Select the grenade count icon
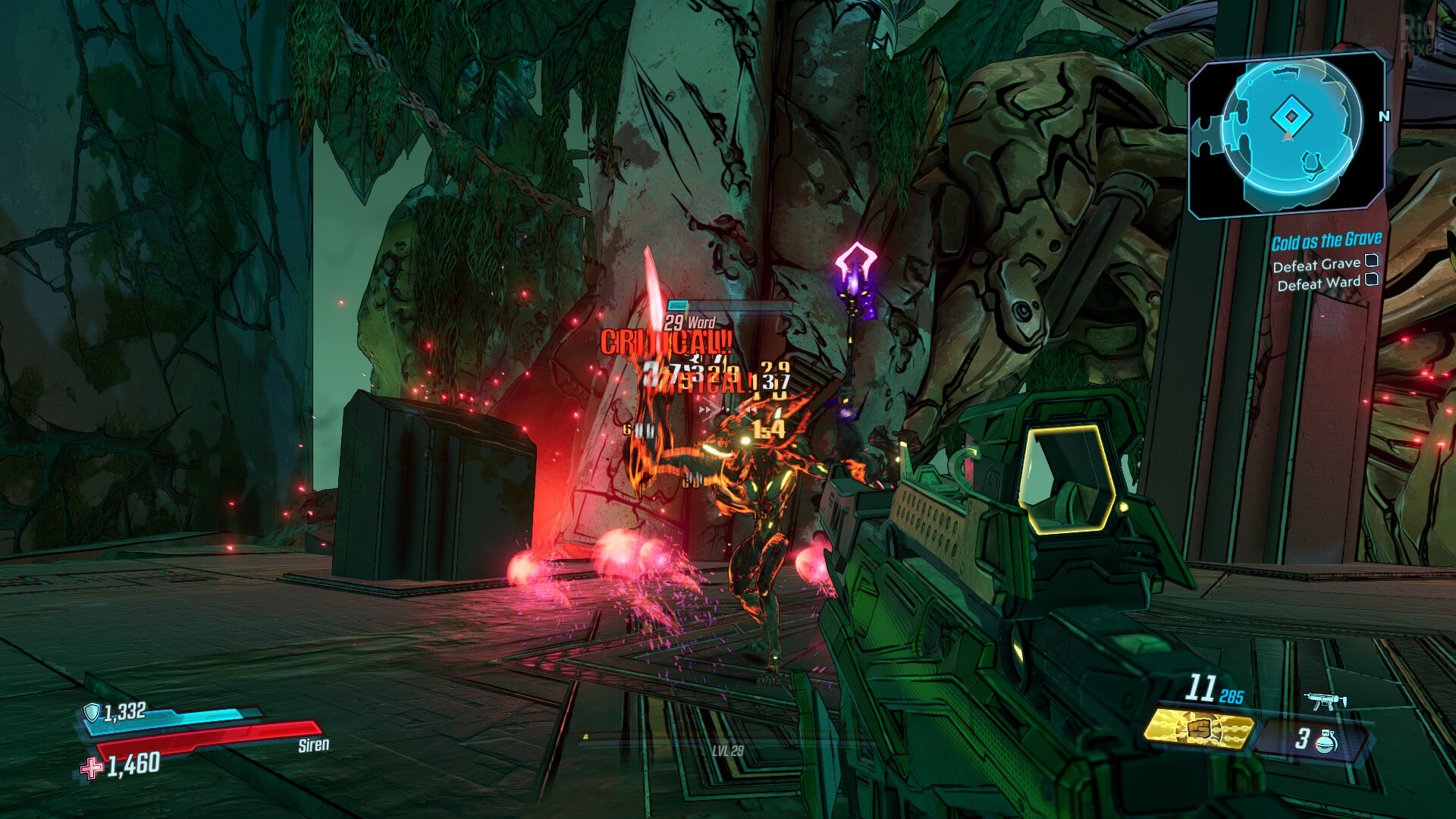This screenshot has height=819, width=1456. pos(1326,741)
